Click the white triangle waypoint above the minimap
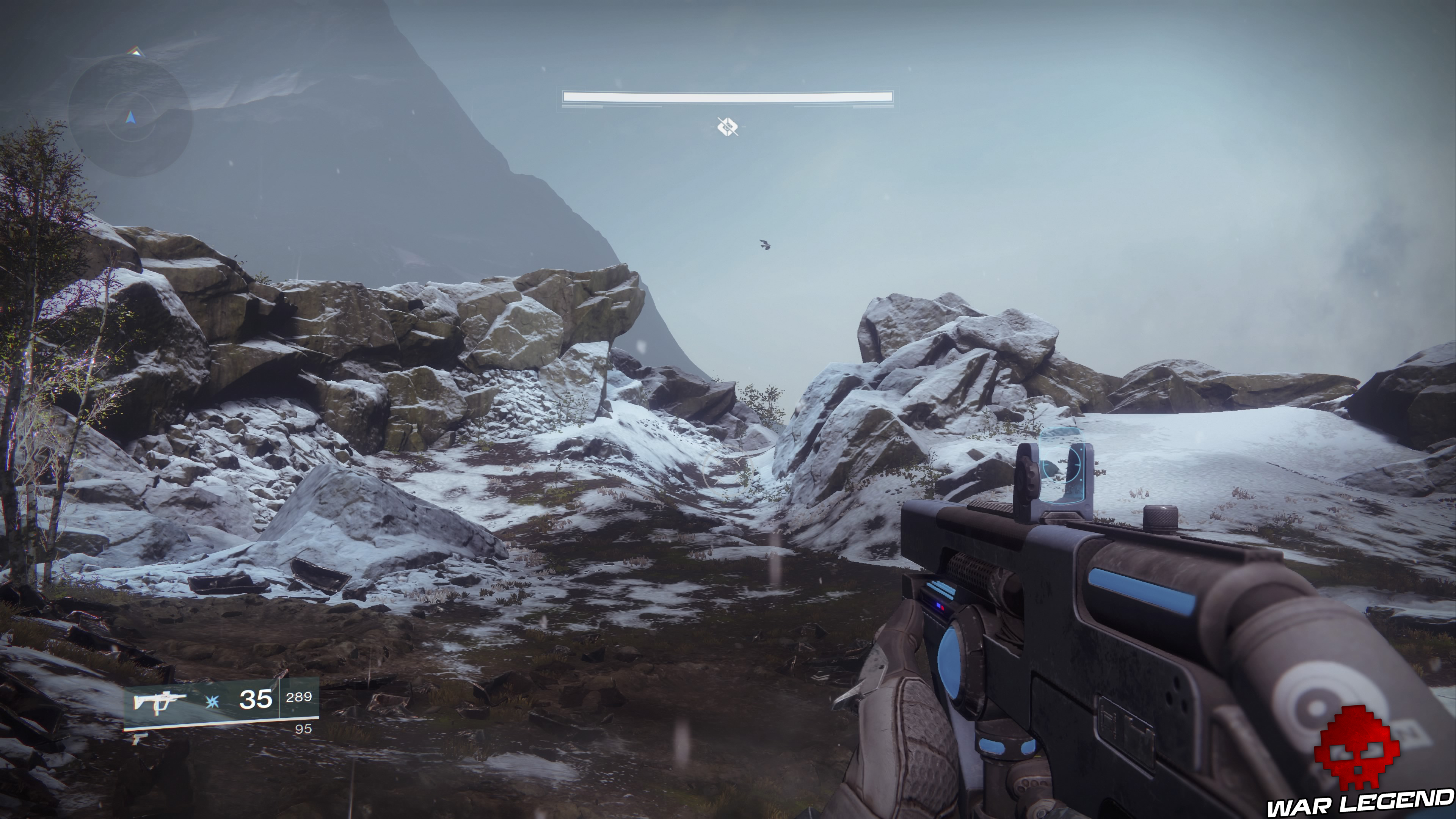This screenshot has height=819, width=1456. pos(136,52)
